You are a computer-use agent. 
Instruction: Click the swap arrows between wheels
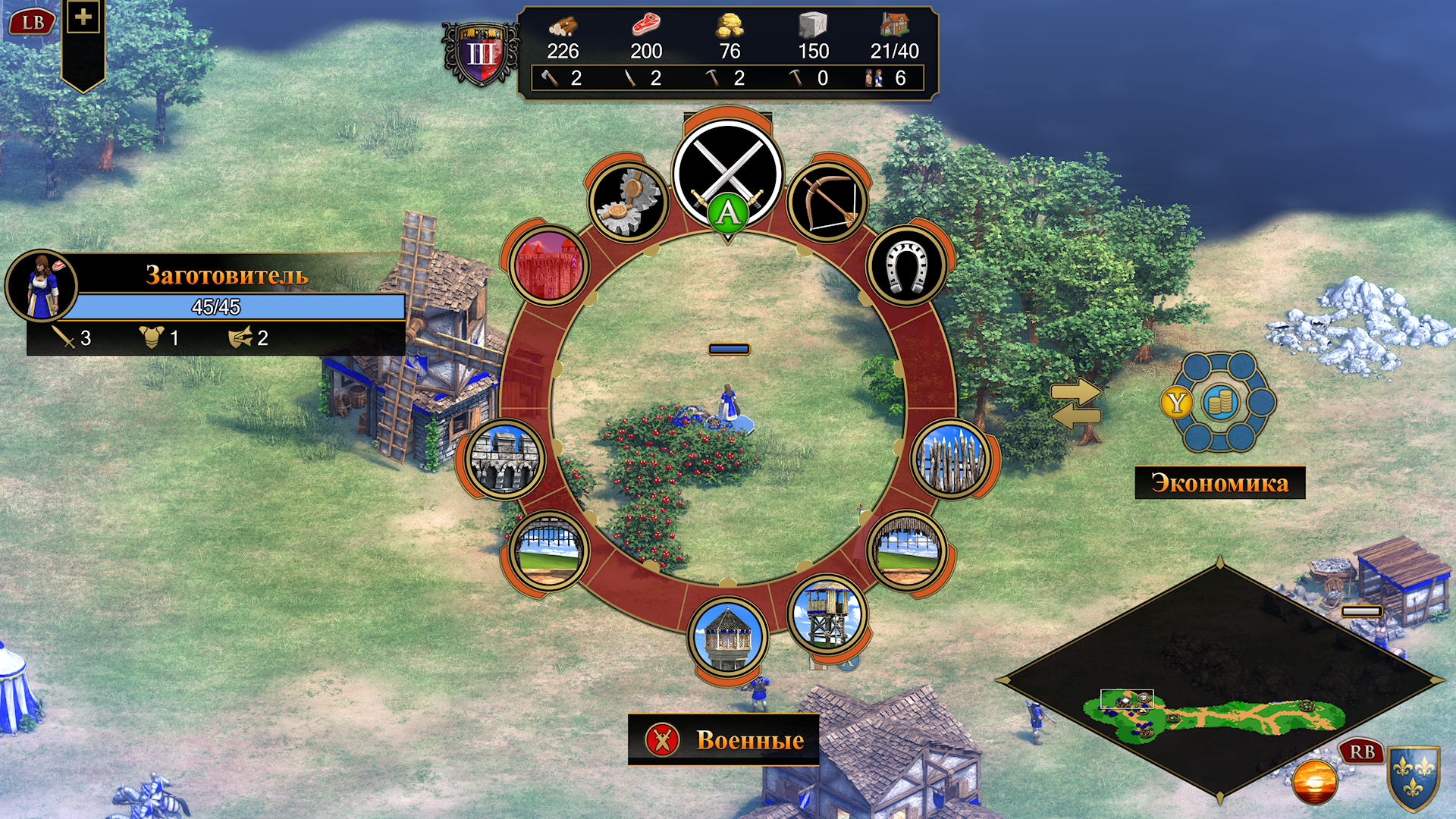click(x=1075, y=403)
